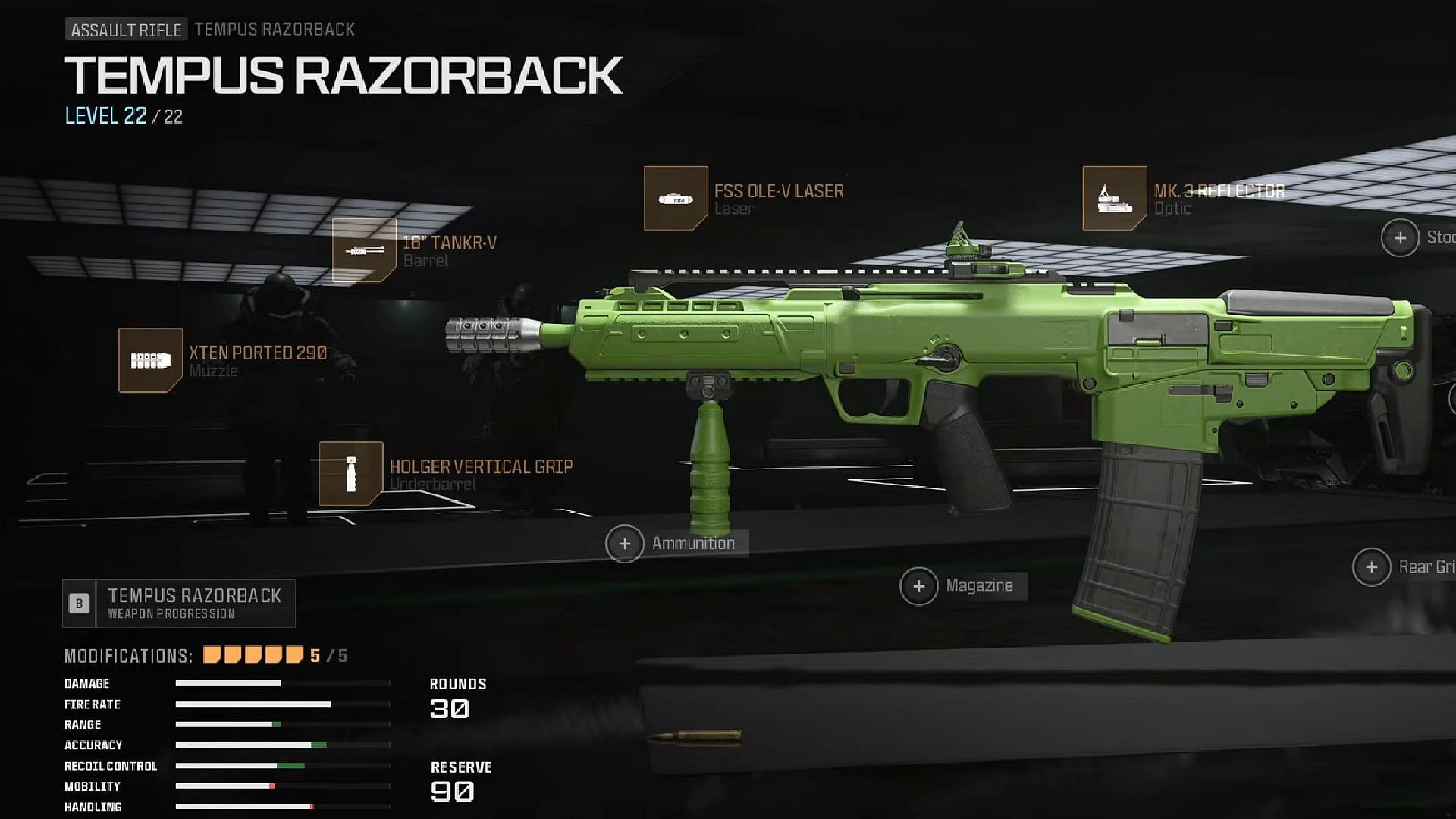Choose the FSS OLE-V Laser attachment slot

pyautogui.click(x=676, y=199)
